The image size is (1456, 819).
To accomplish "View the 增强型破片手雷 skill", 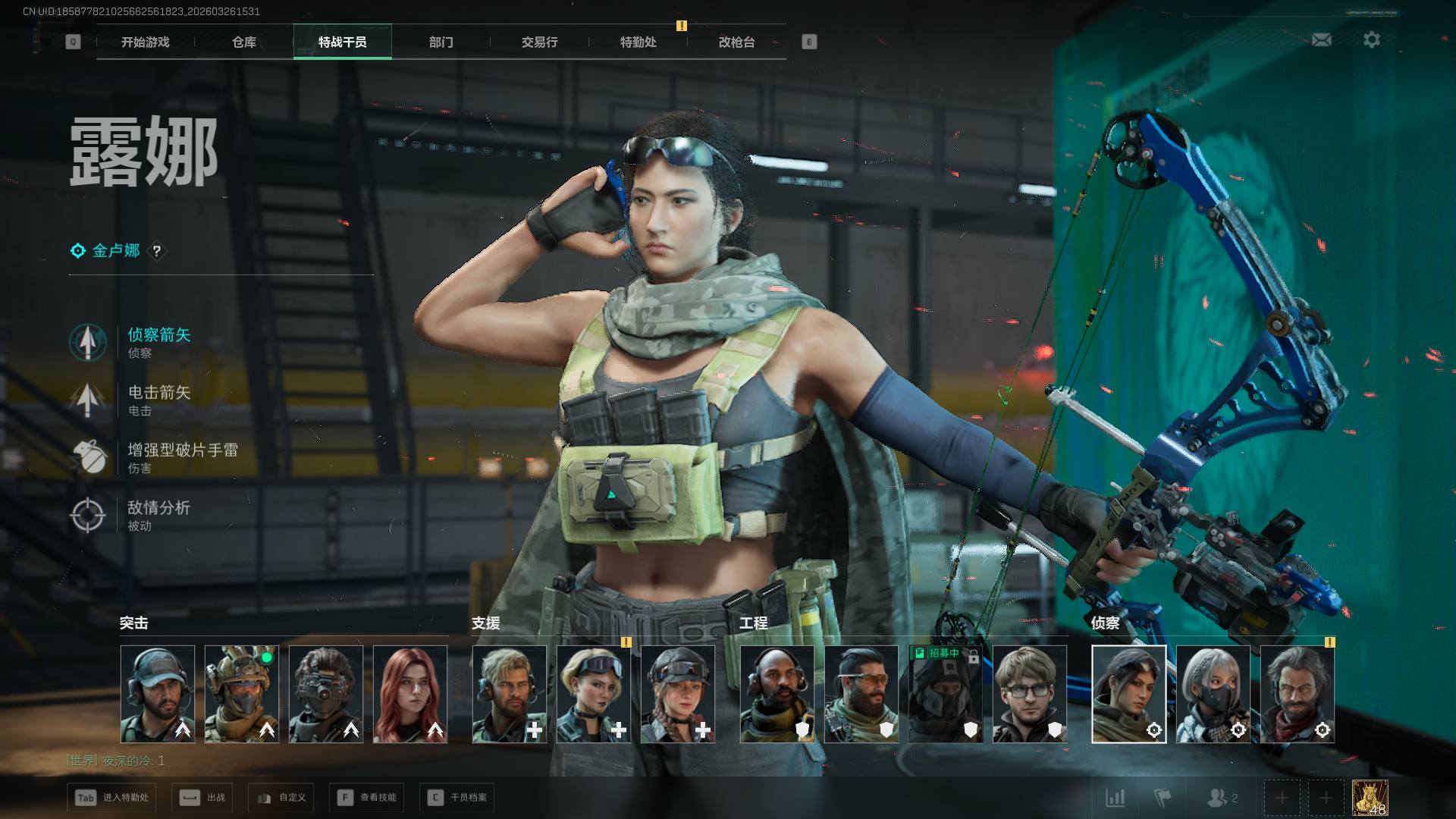I will (182, 457).
